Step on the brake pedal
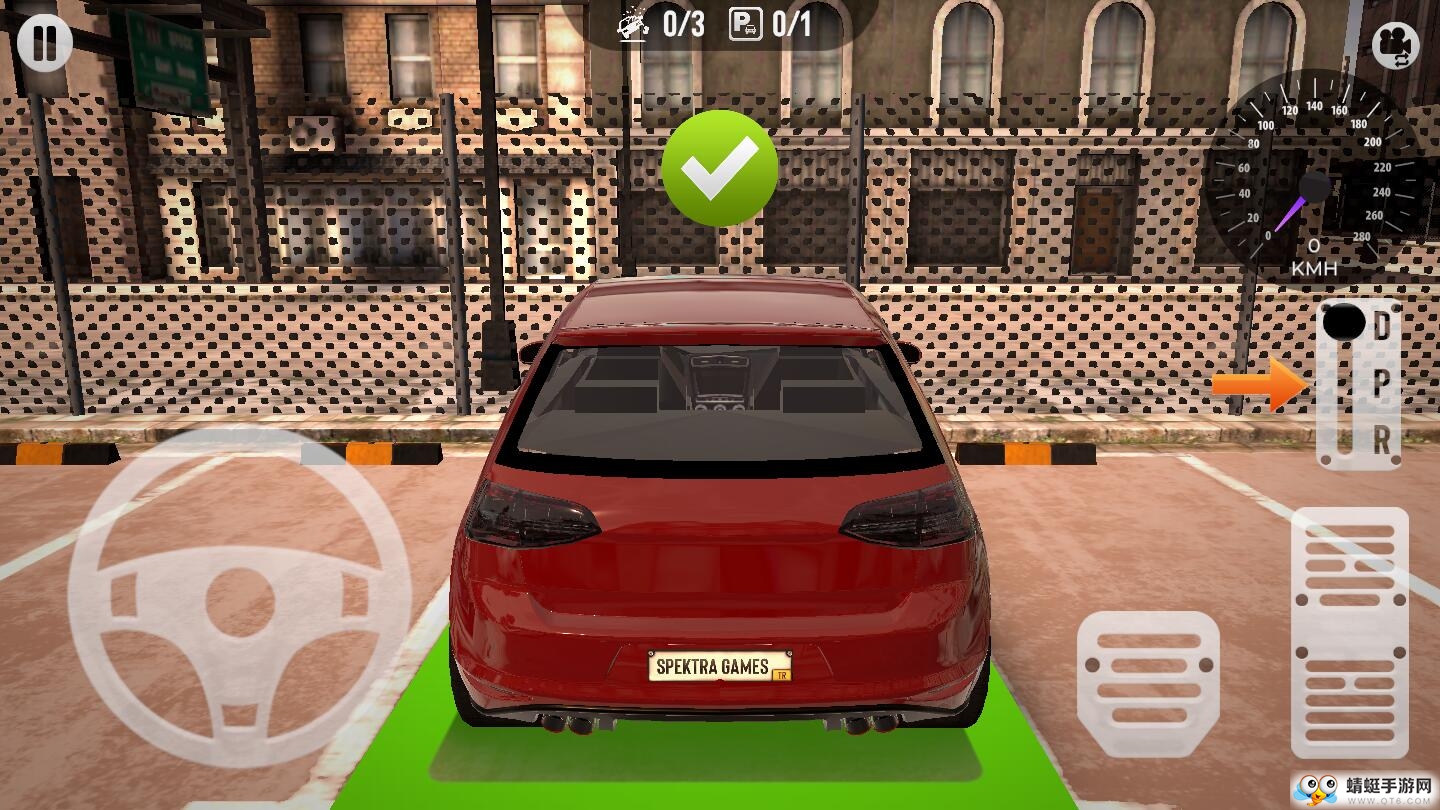Image resolution: width=1440 pixels, height=810 pixels. point(1148,682)
